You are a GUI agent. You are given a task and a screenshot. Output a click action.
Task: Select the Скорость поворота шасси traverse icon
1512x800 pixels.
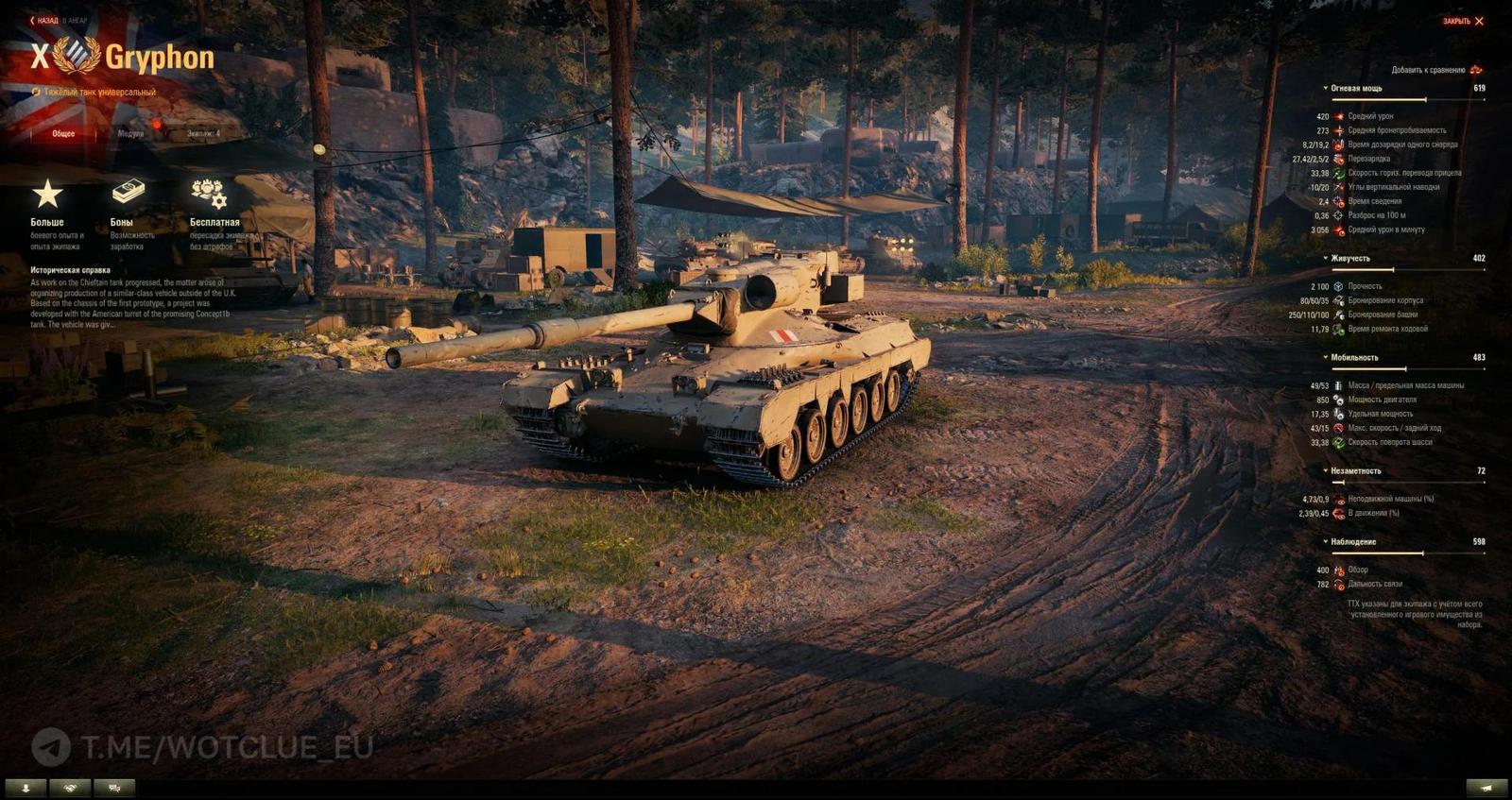click(x=1338, y=441)
